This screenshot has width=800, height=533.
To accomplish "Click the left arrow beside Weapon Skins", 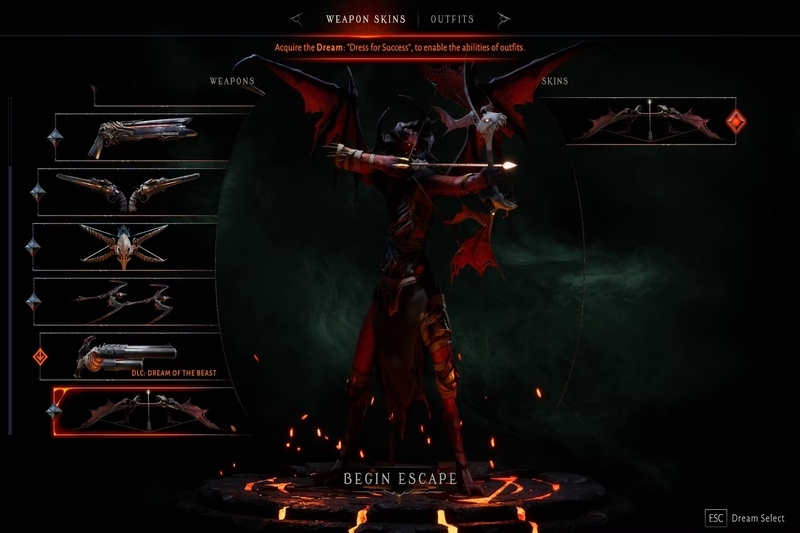I will (298, 19).
